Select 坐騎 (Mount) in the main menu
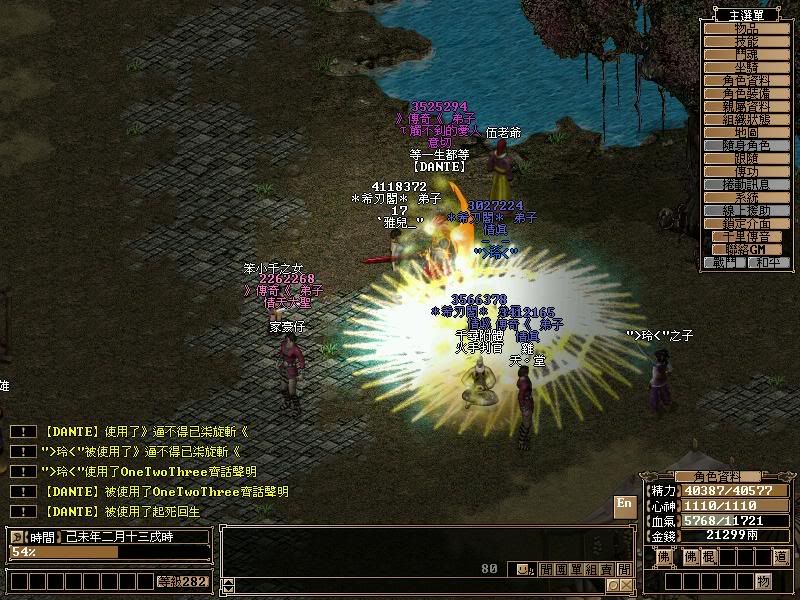This screenshot has width=800, height=600. click(x=745, y=67)
